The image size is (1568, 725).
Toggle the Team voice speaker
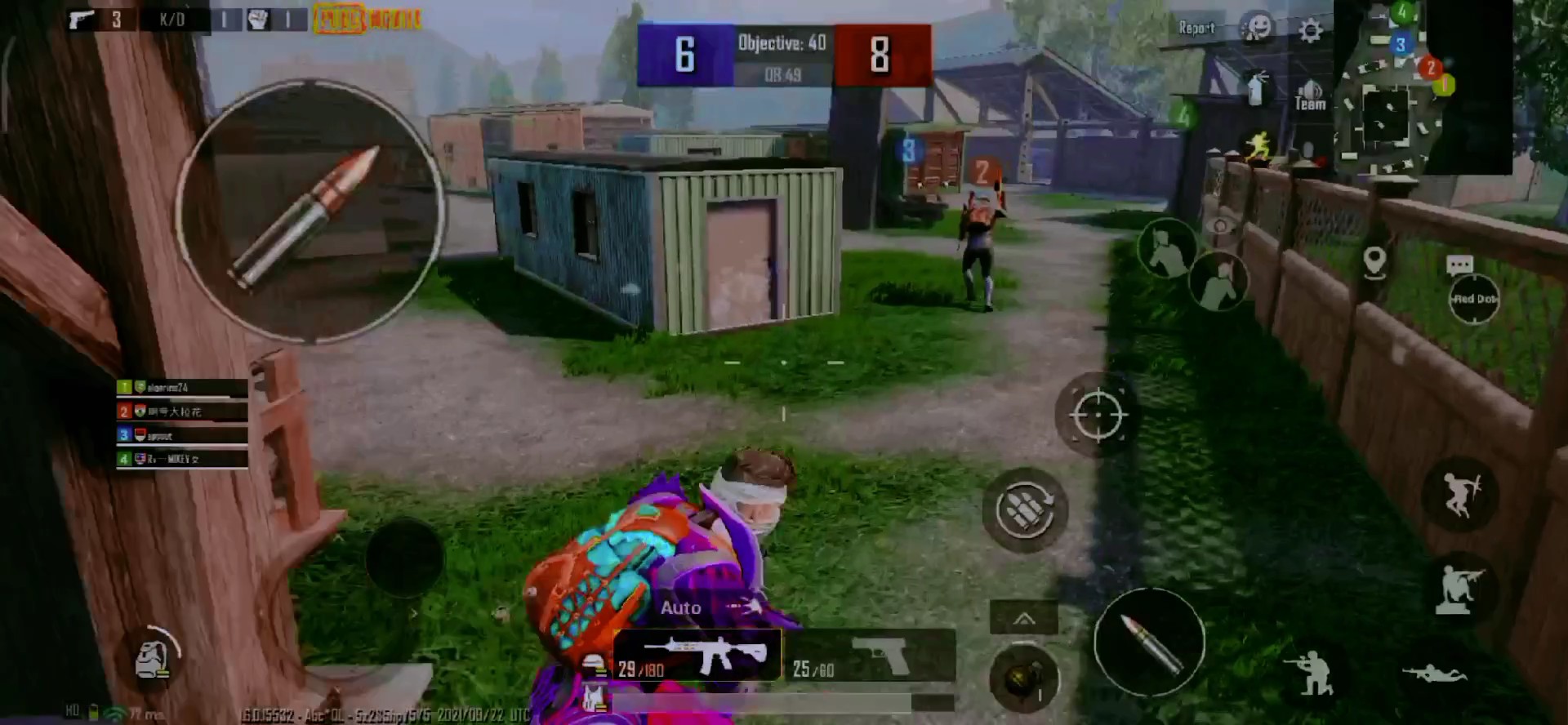pyautogui.click(x=1310, y=96)
